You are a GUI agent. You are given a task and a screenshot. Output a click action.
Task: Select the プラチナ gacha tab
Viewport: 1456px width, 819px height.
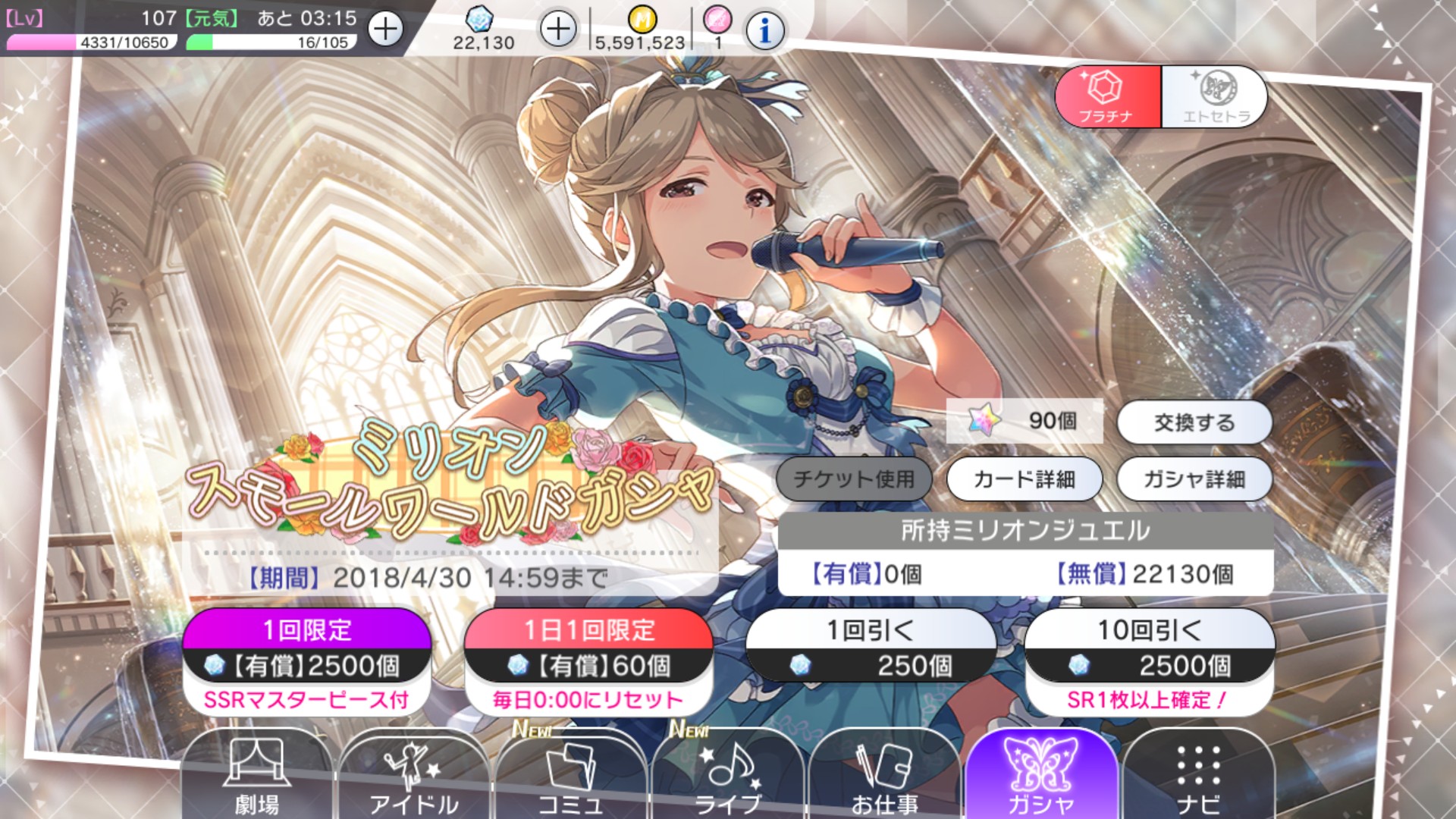(x=1107, y=96)
